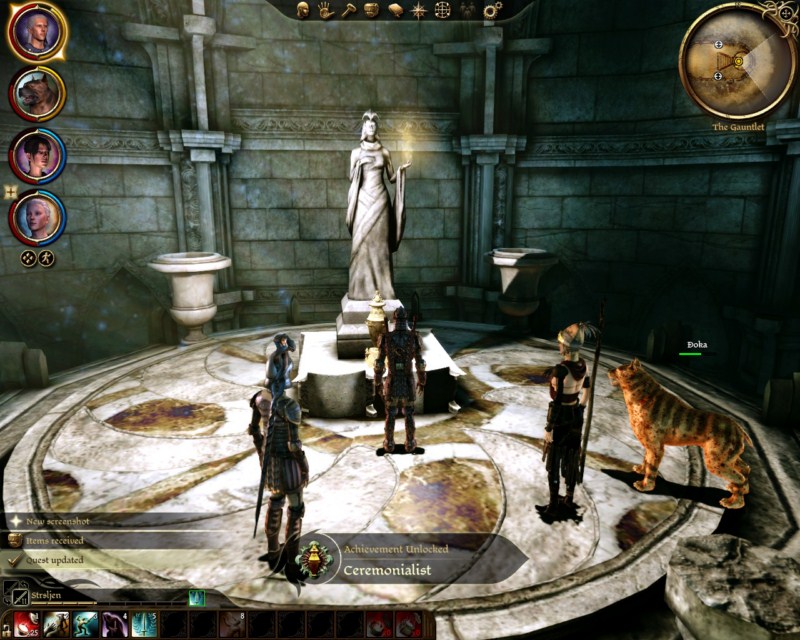Open the journal book icon
This screenshot has width=800, height=640.
tap(396, 10)
